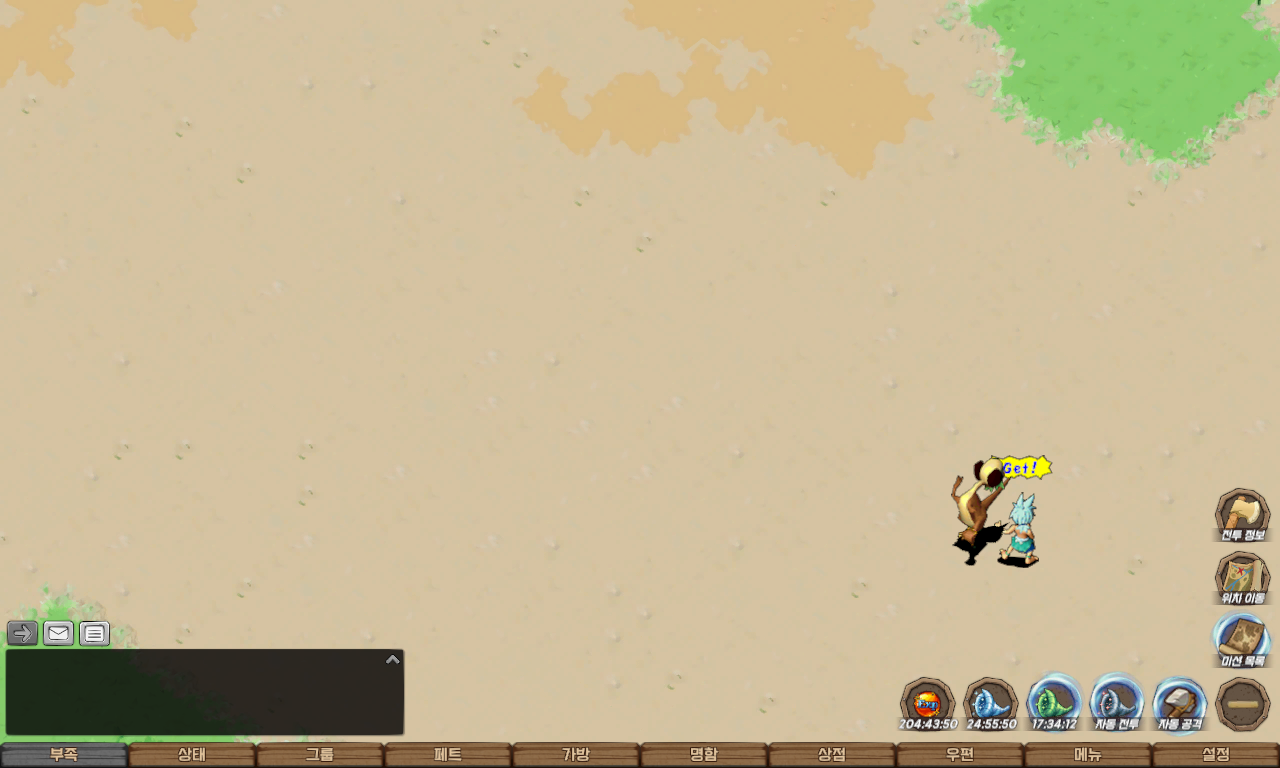1280x768 pixels.
Task: Open the 페트 (pet) menu
Action: [x=448, y=755]
